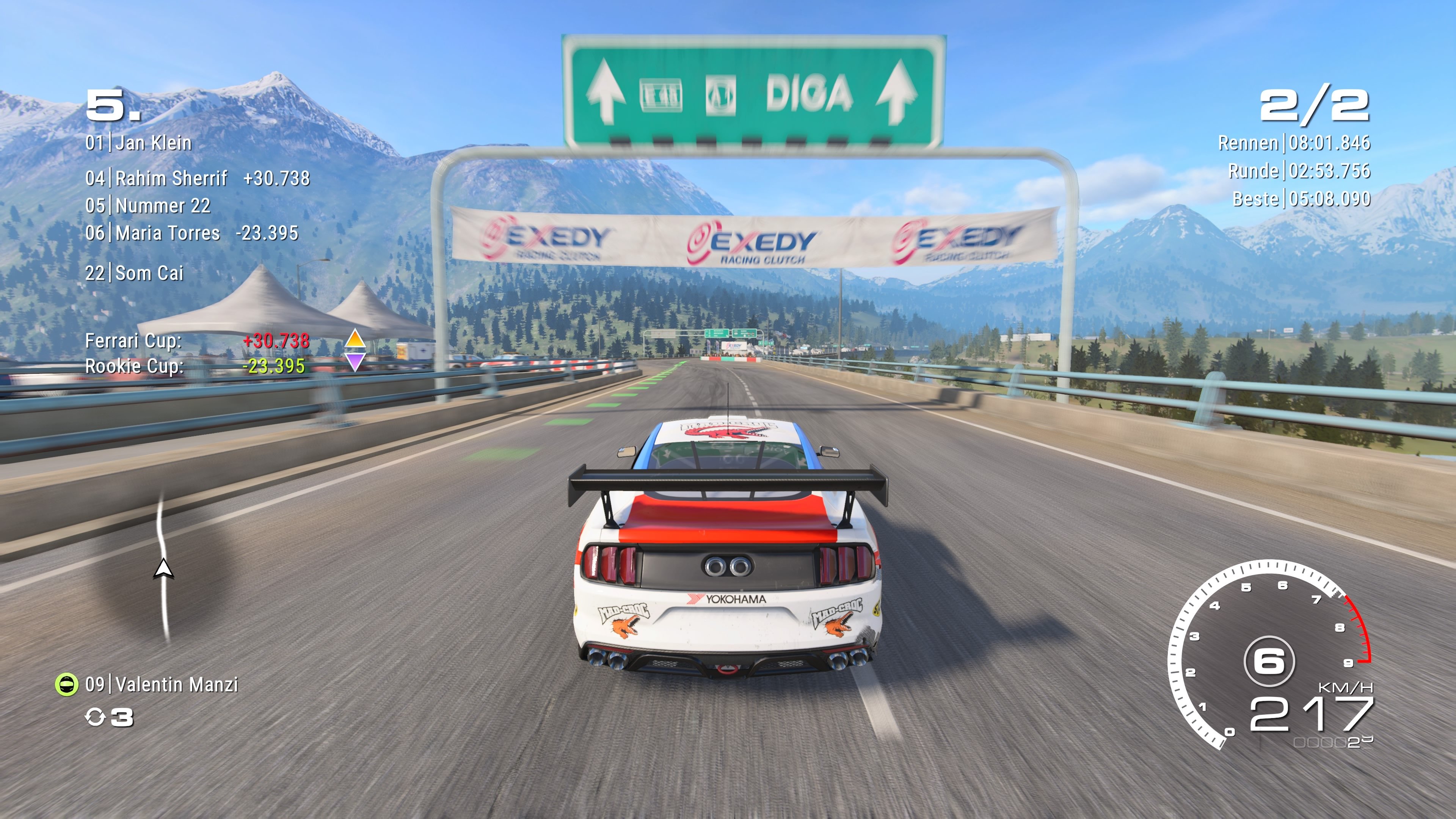Viewport: 1456px width, 819px height.
Task: Click the yellow up-arrow cup indicator
Action: [x=355, y=341]
